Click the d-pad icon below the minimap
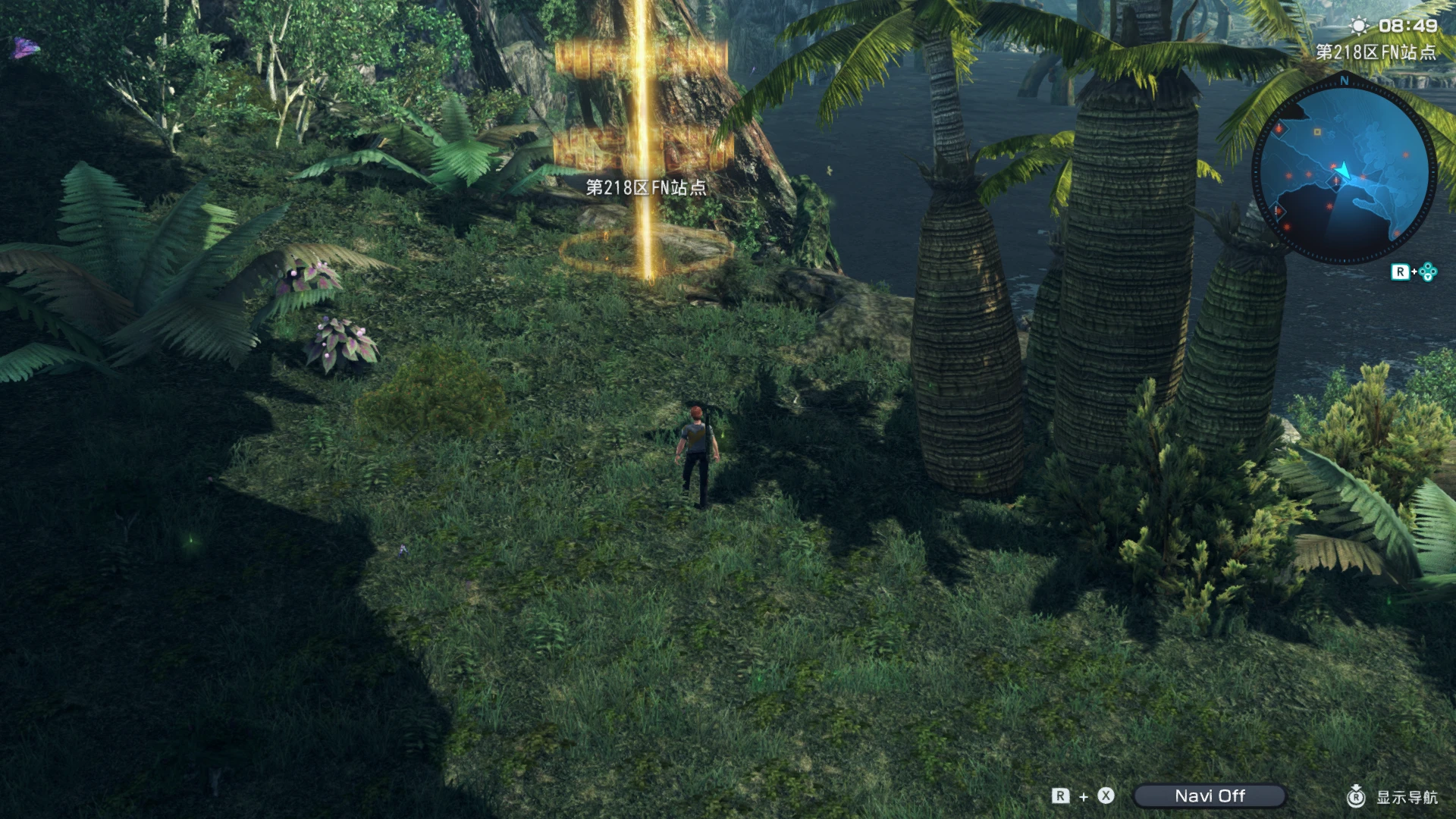The width and height of the screenshot is (1456, 819). [1428, 271]
